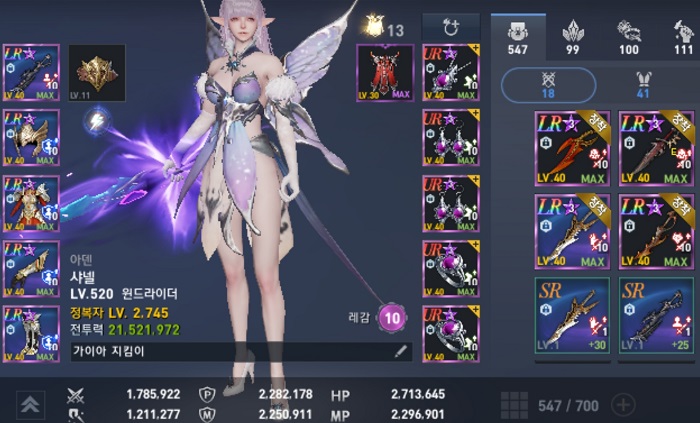Select the equipped UR necklace slot

point(450,72)
